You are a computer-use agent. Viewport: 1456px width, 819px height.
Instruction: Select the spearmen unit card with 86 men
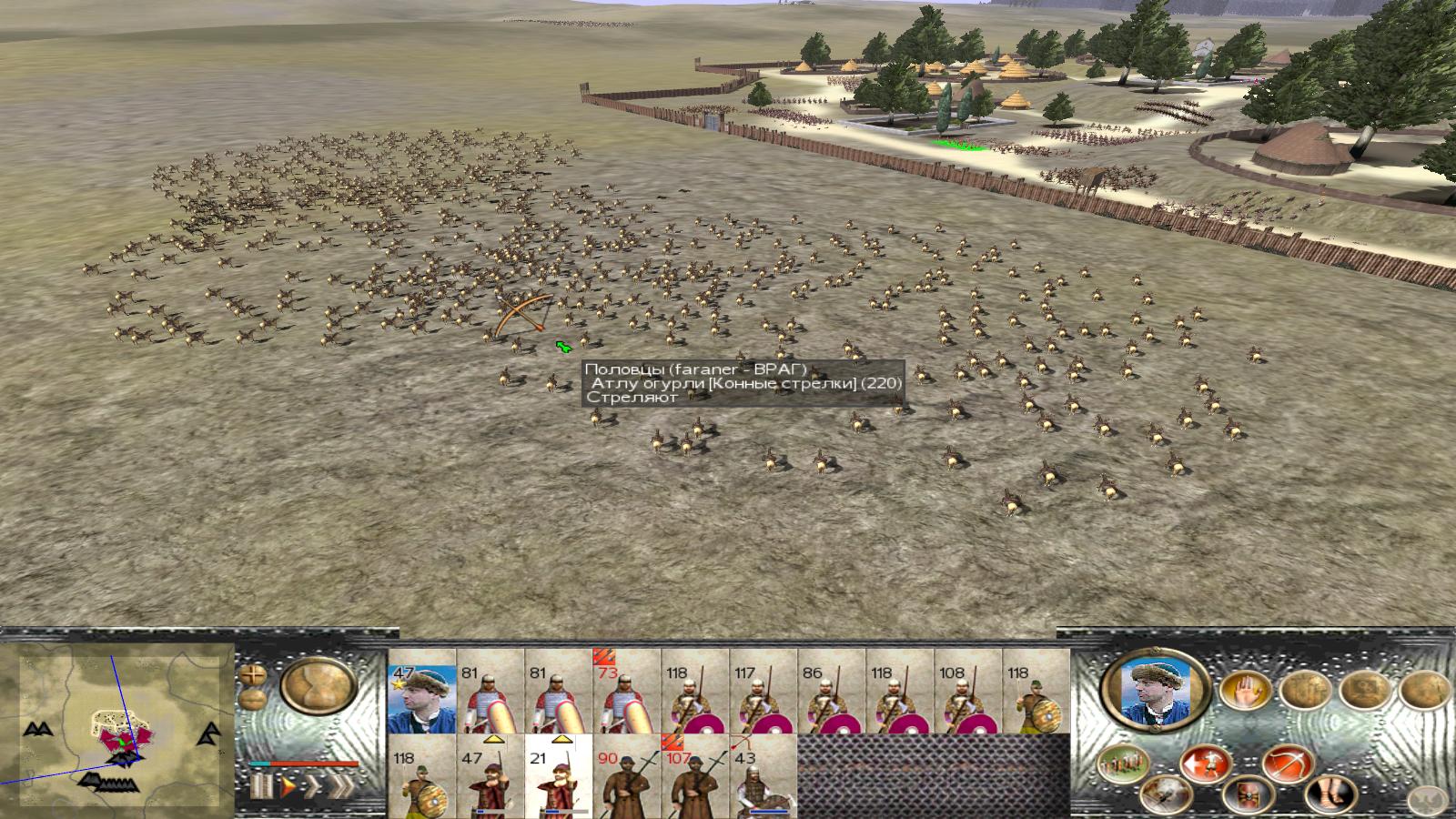tap(831, 691)
